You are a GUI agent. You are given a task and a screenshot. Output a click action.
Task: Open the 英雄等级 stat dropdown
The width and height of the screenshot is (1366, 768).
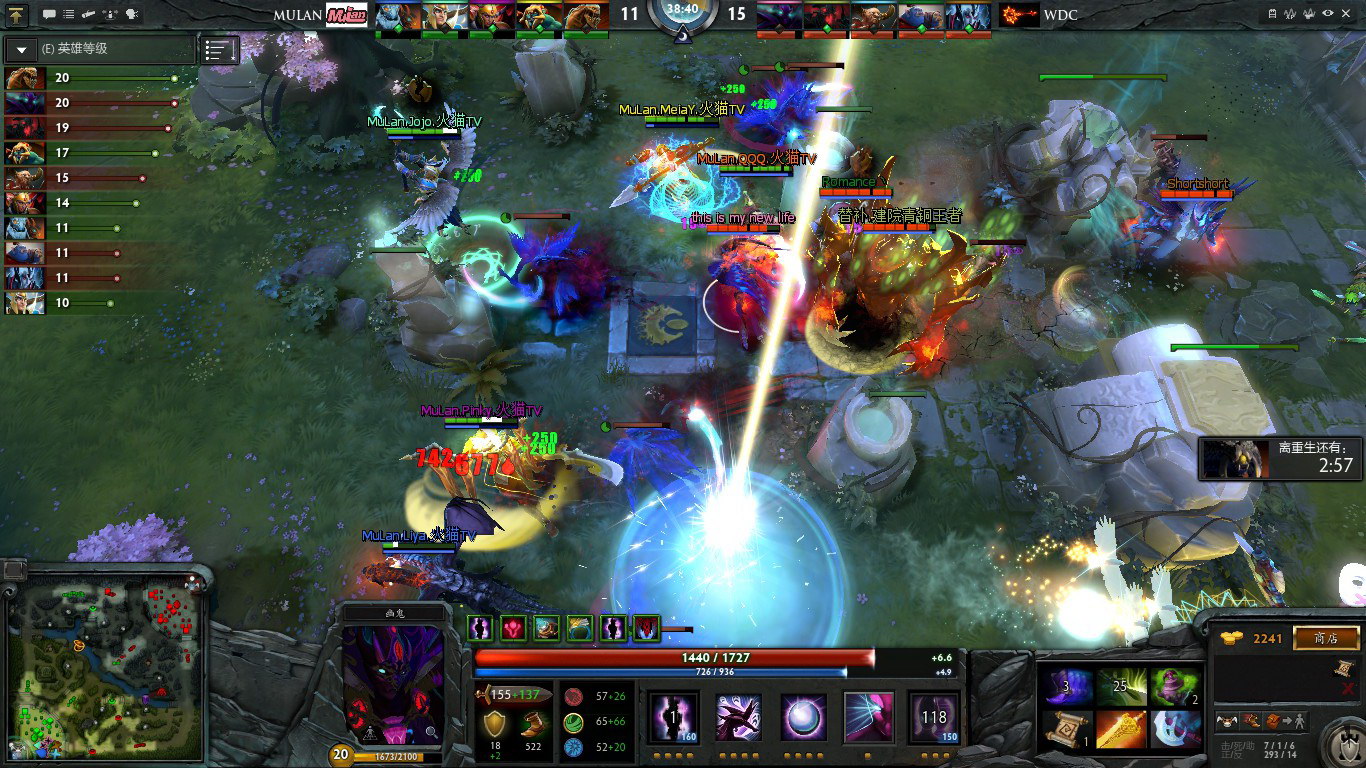[21, 49]
